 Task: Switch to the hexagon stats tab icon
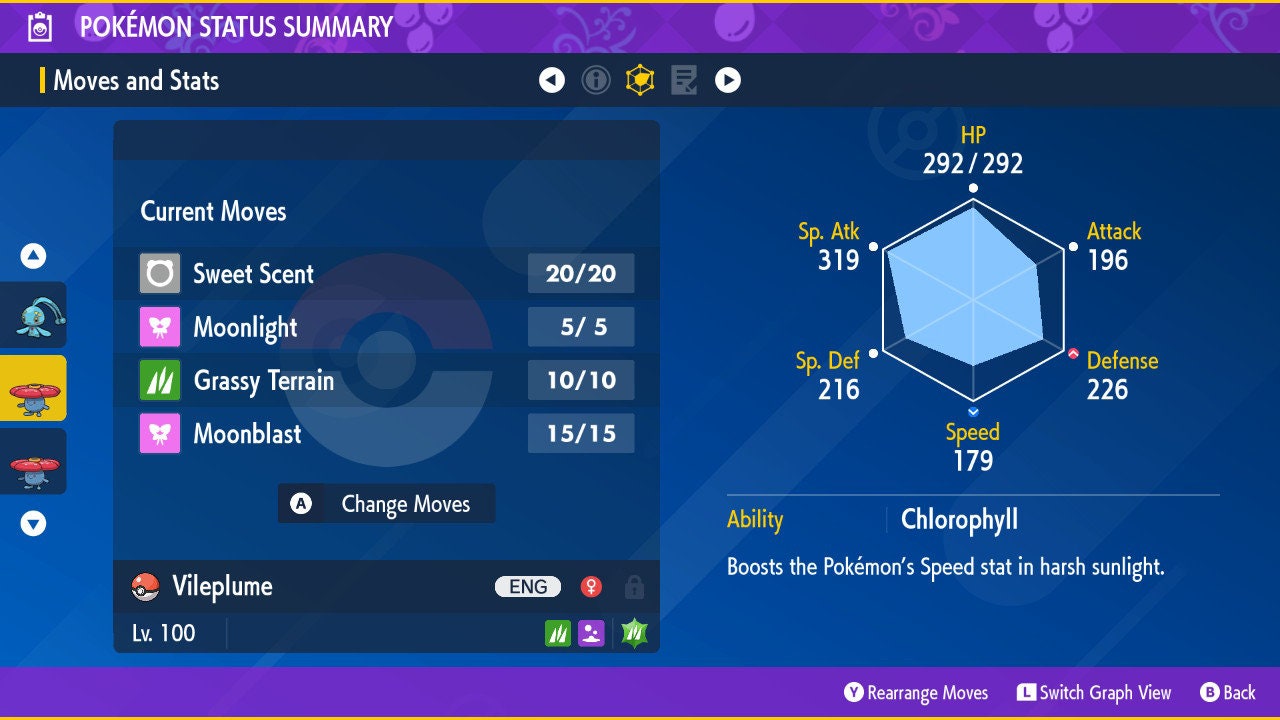click(640, 80)
